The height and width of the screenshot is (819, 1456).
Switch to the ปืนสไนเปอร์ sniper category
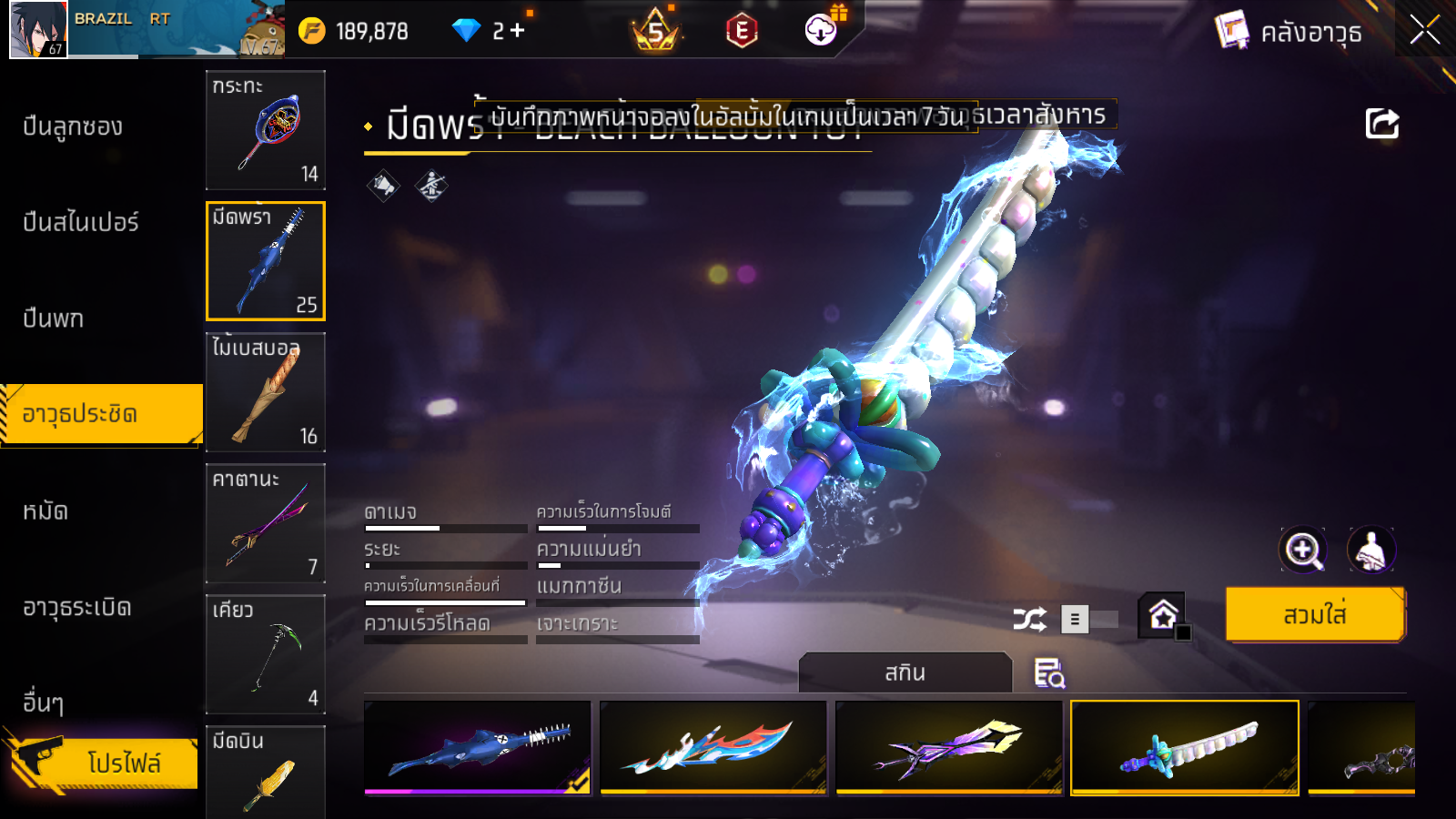(81, 222)
